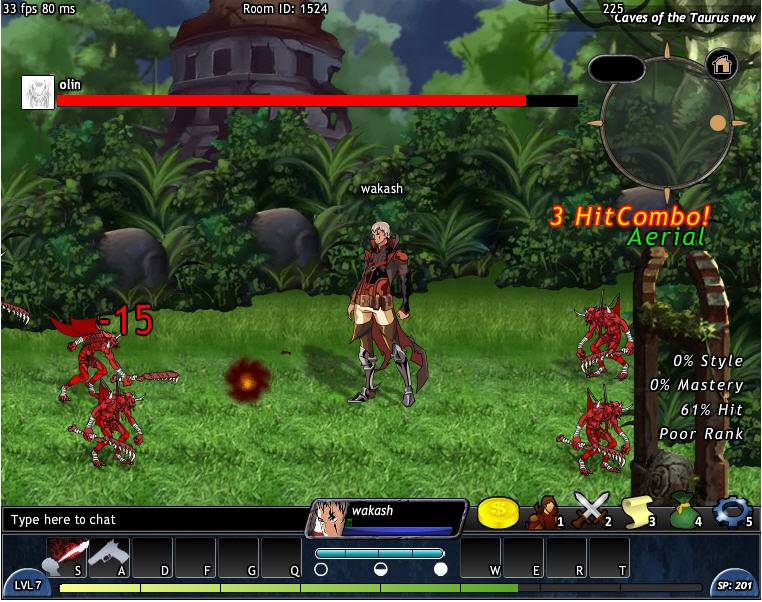Click the LVL 7 level badge
Viewport: 762px width, 602px height.
click(x=27, y=585)
